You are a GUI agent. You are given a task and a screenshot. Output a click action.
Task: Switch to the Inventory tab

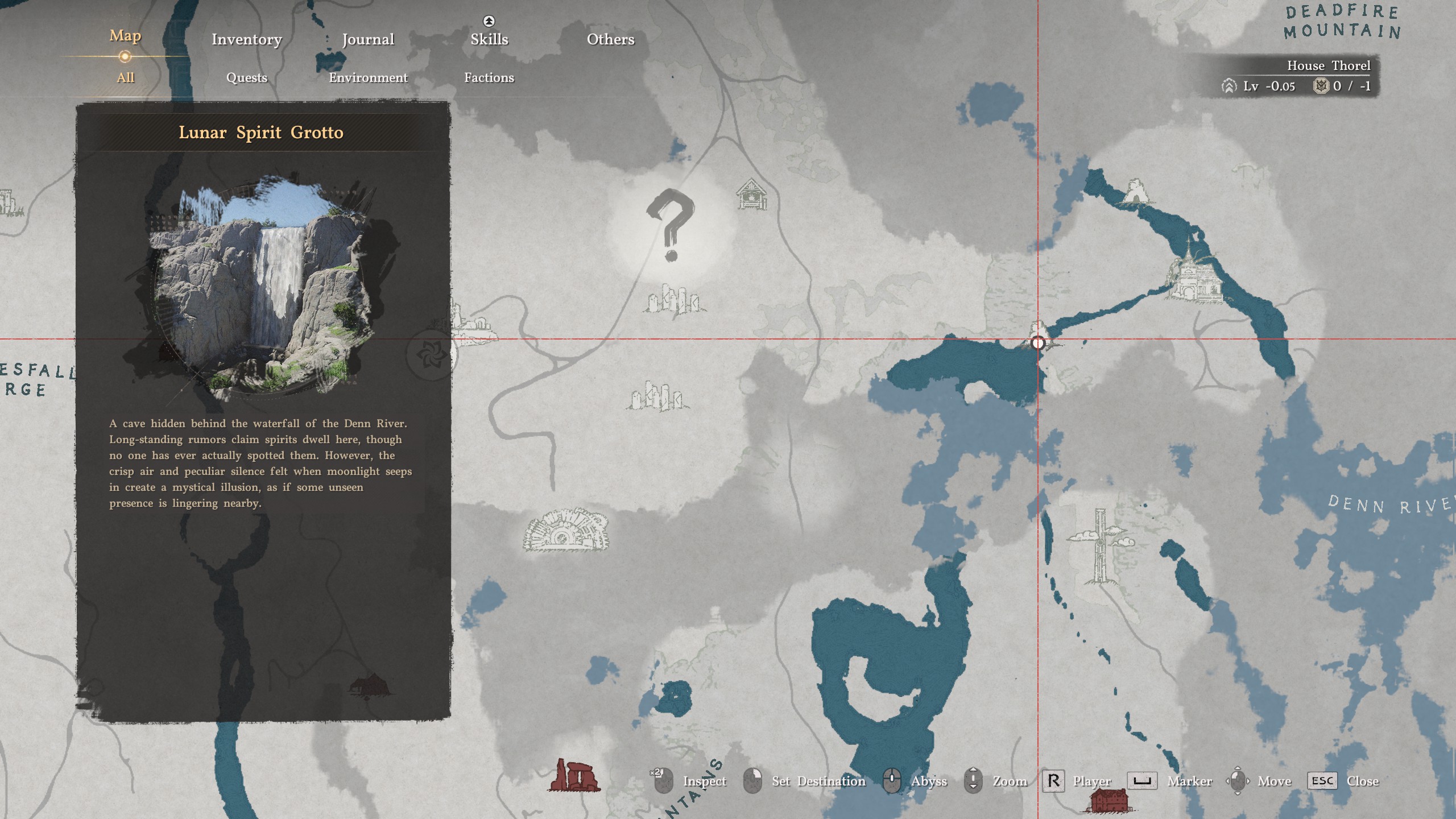(246, 39)
